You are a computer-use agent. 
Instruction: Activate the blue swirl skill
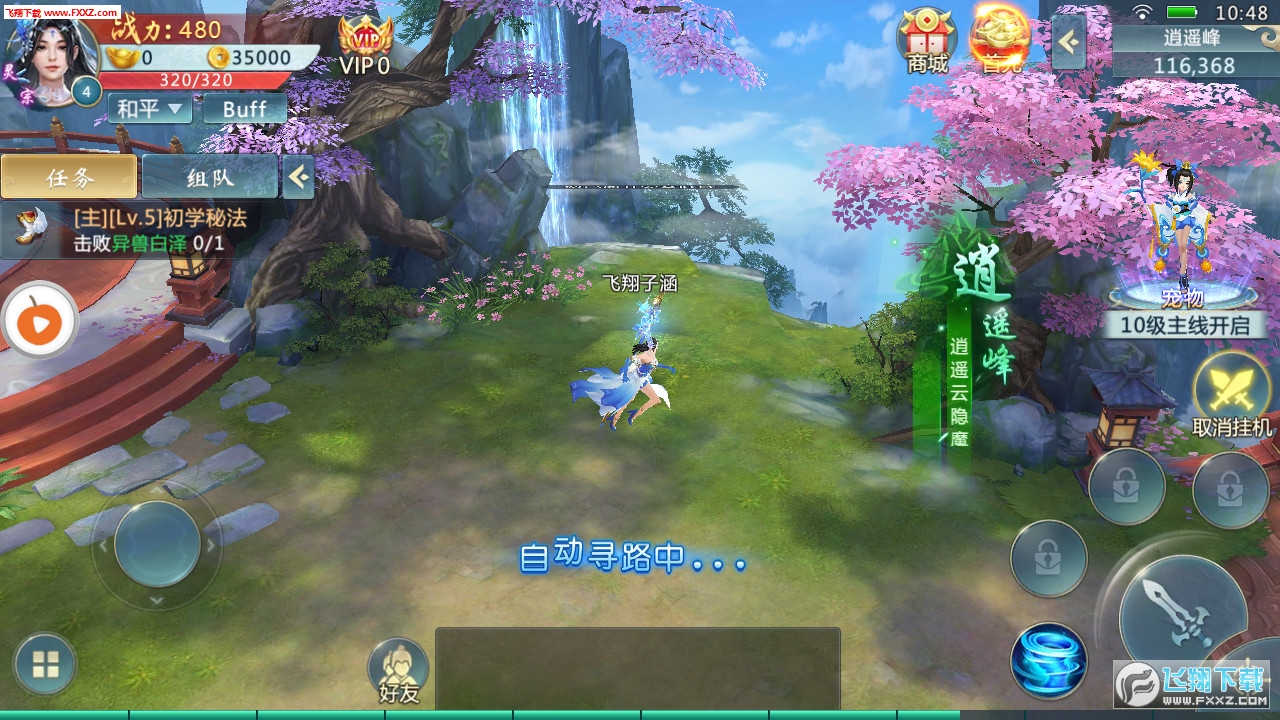pos(1048,660)
